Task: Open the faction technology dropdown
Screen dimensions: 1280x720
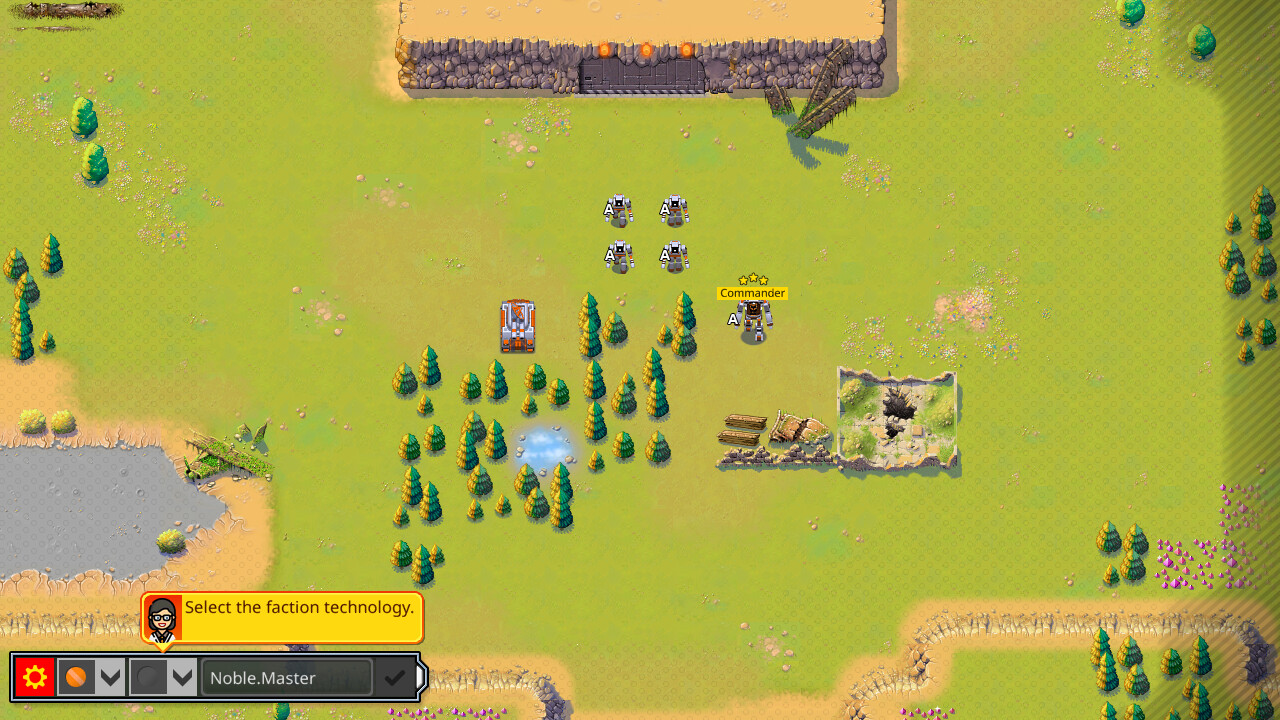Action: [x=182, y=677]
